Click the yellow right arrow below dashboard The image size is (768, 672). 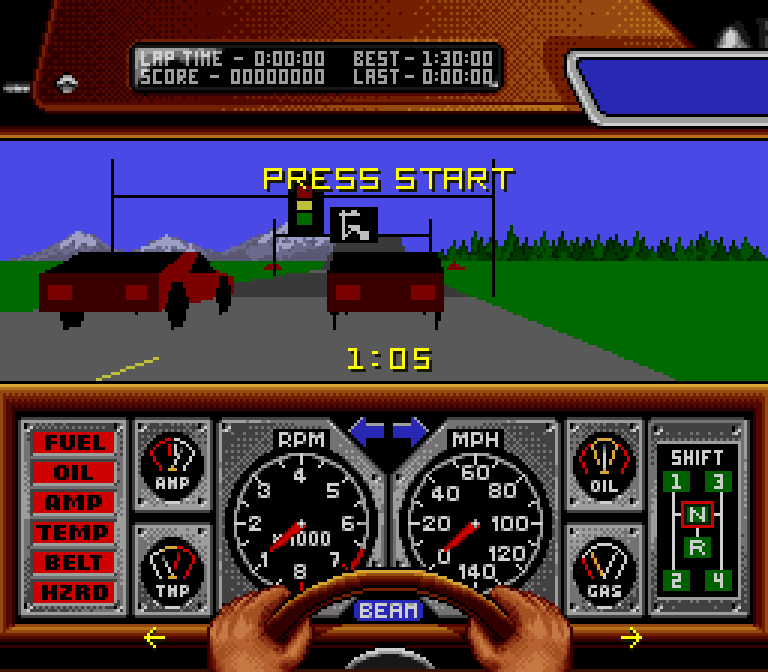tap(631, 637)
